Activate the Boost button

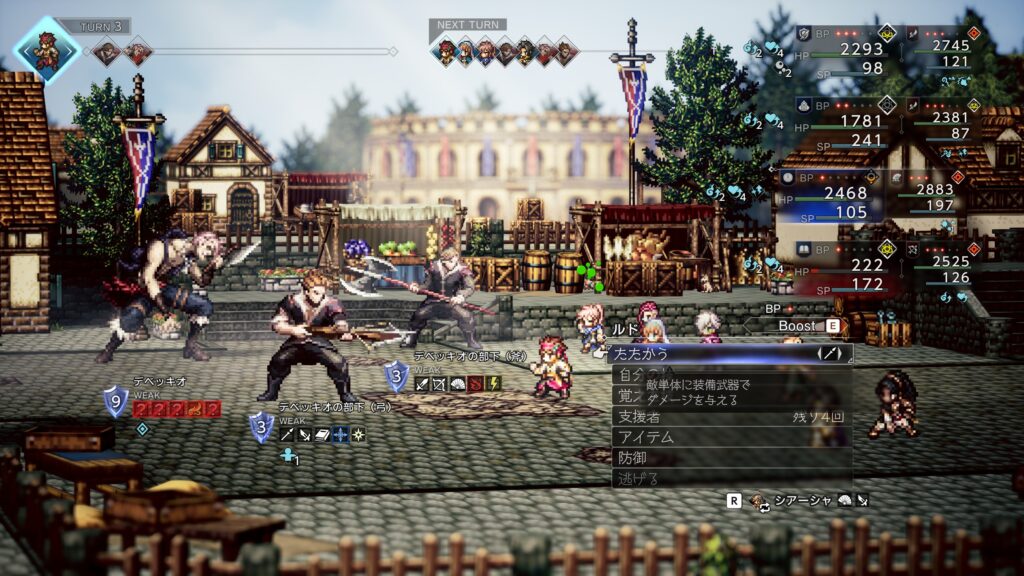(x=796, y=326)
